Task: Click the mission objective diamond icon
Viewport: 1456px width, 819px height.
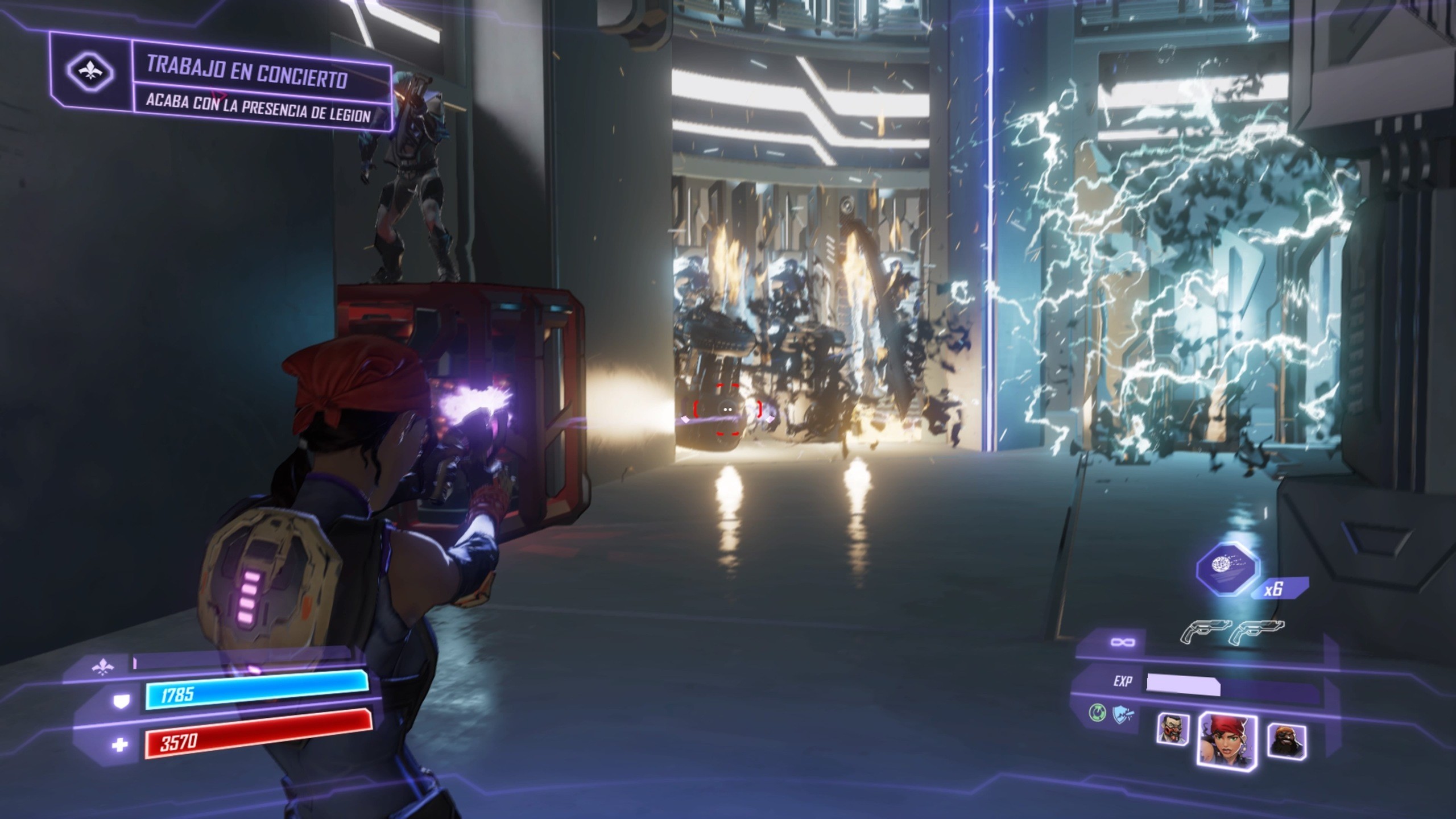Action: click(x=91, y=72)
